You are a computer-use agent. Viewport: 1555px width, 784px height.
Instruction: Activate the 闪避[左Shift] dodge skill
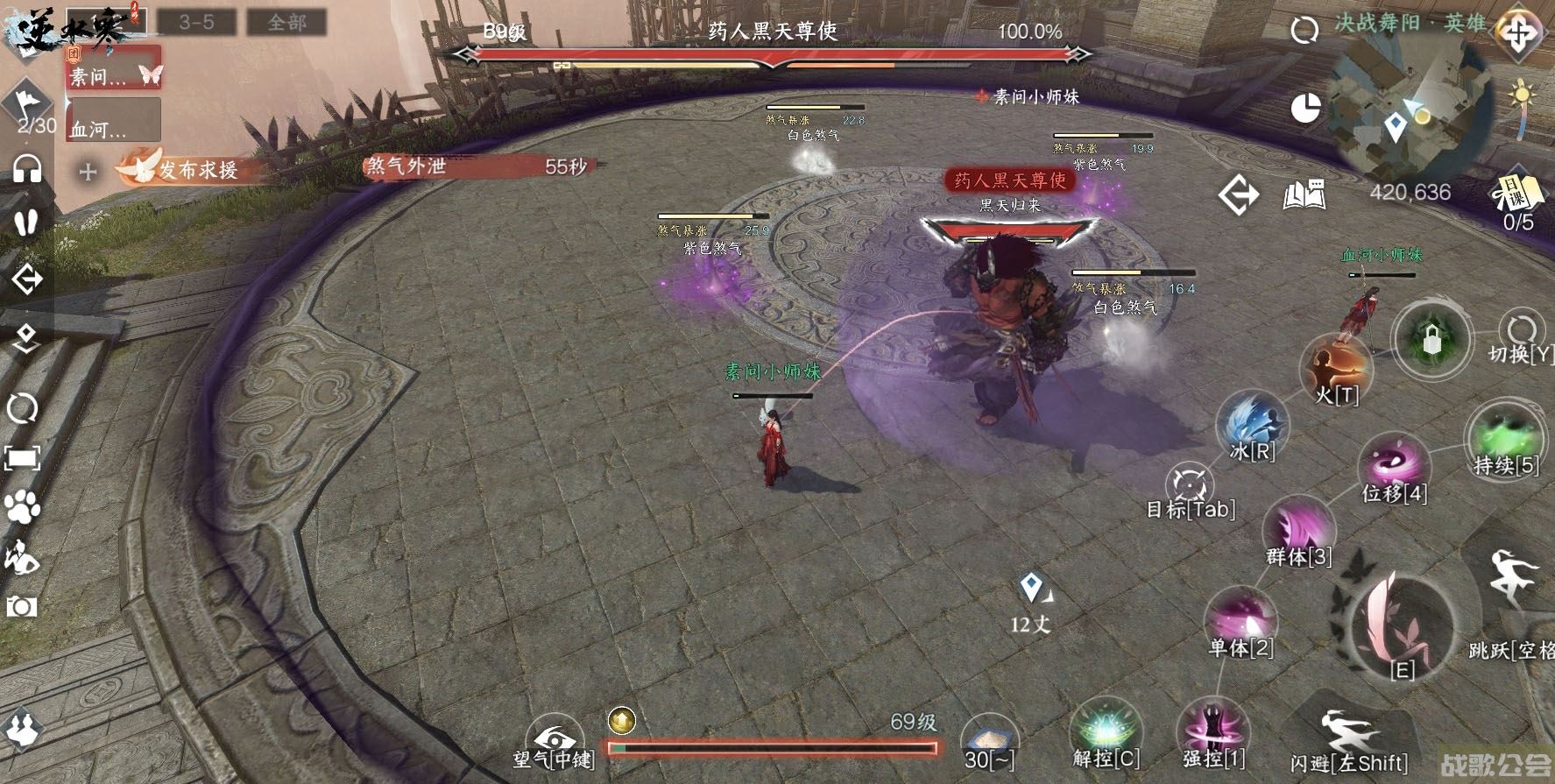coord(1350,731)
